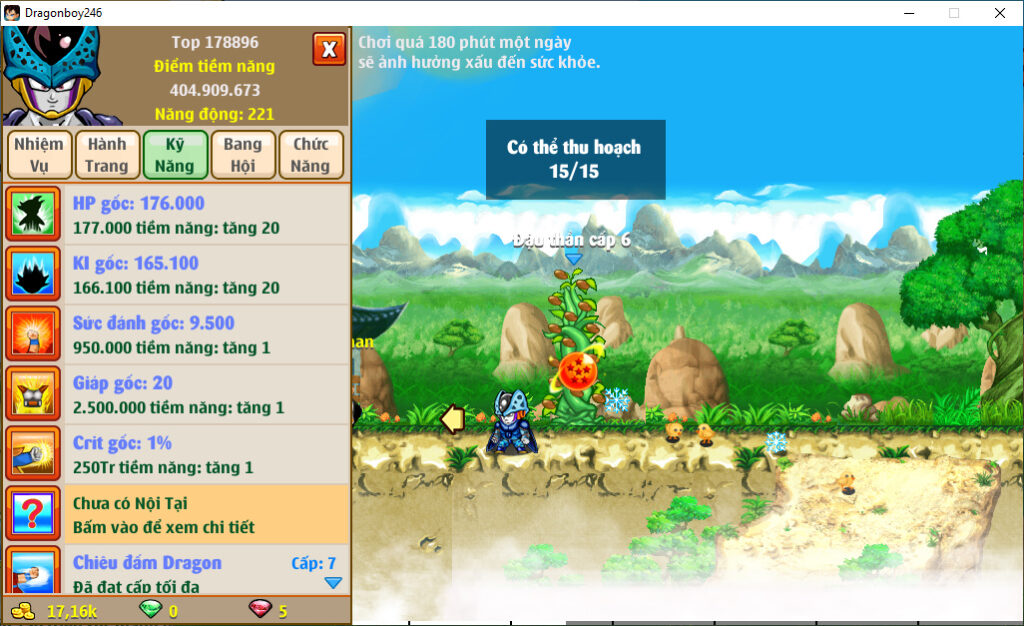1024x626 pixels.
Task: Click the yellow left arrow button
Action: 453,420
